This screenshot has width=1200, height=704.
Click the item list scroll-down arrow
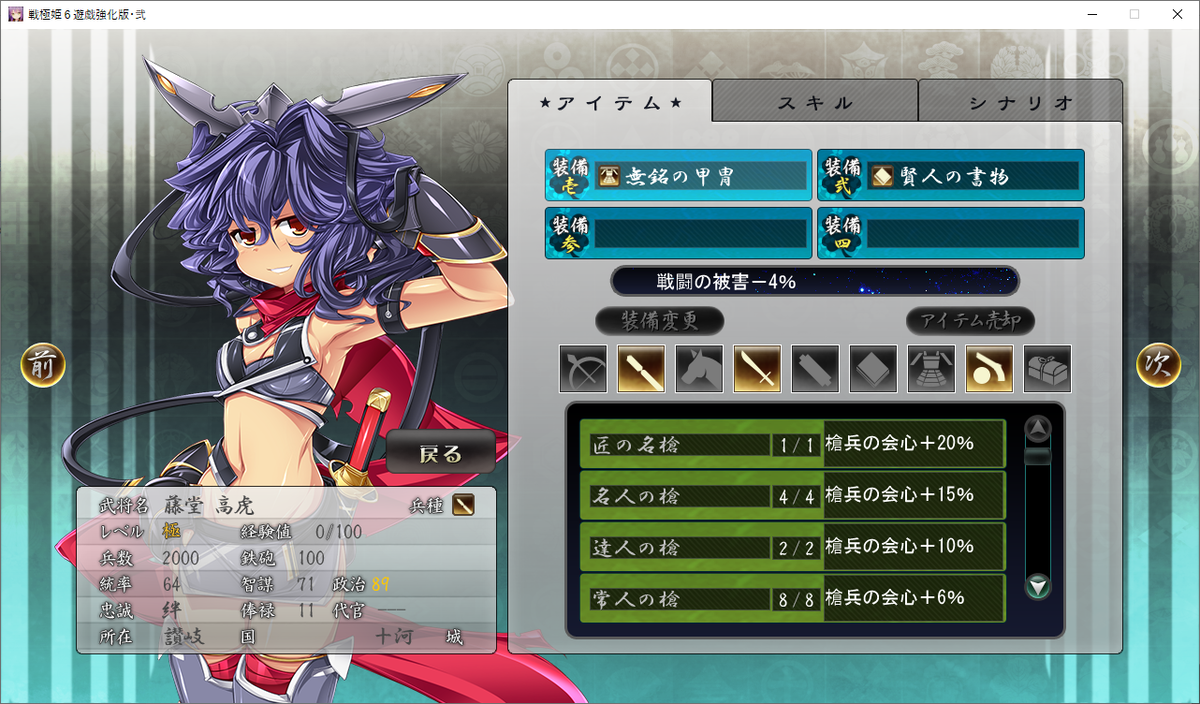tap(1039, 586)
